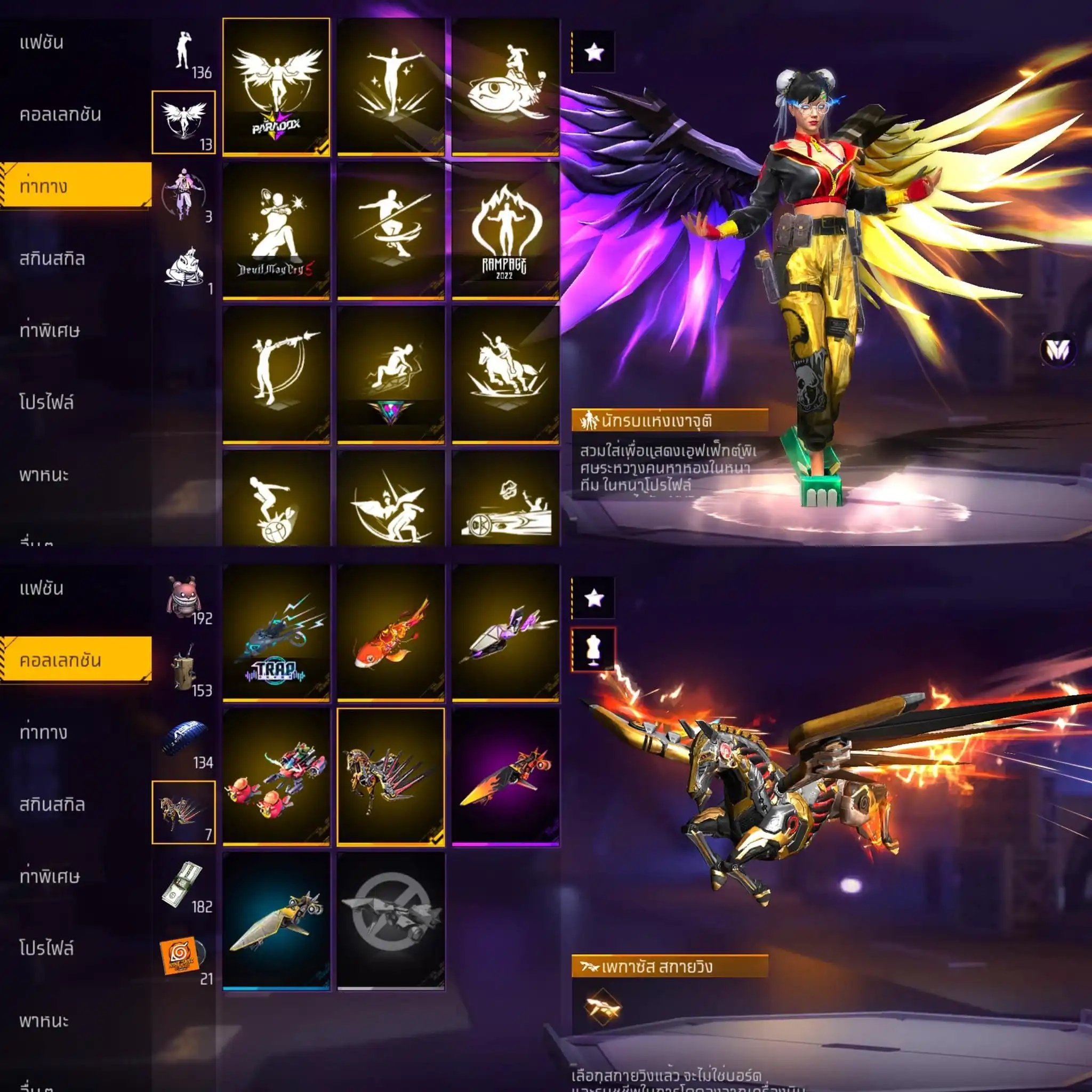Click the mannequin preview icon

(x=593, y=649)
